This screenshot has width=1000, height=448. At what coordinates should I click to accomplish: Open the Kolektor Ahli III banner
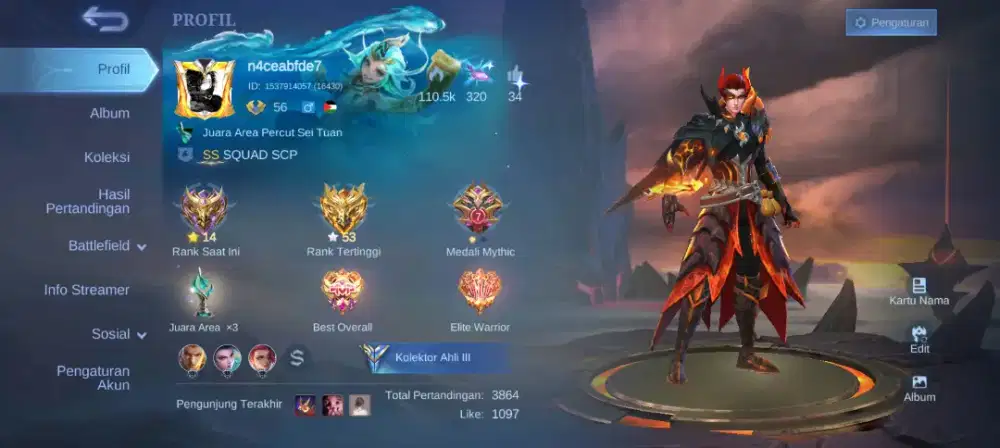(434, 357)
